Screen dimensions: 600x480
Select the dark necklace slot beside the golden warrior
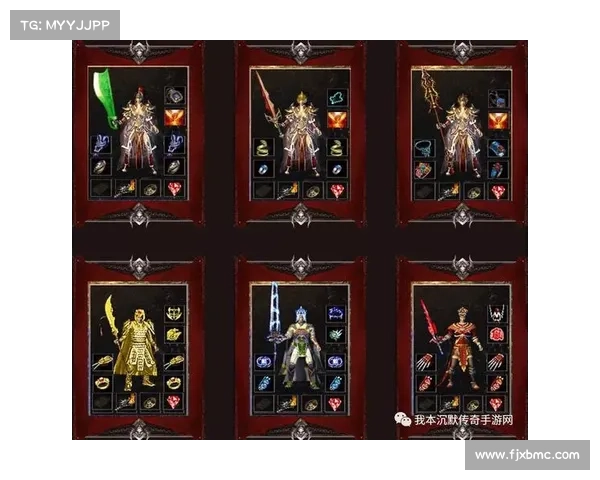175,313
